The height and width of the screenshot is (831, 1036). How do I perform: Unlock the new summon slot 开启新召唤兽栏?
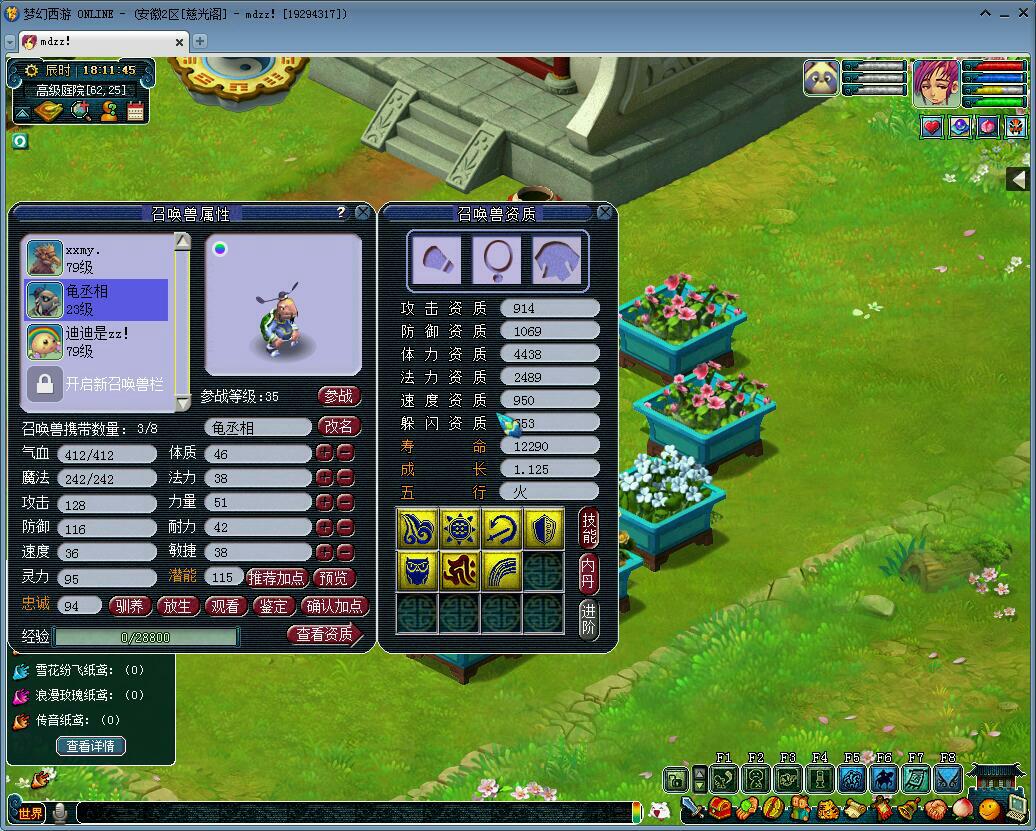coord(97,383)
